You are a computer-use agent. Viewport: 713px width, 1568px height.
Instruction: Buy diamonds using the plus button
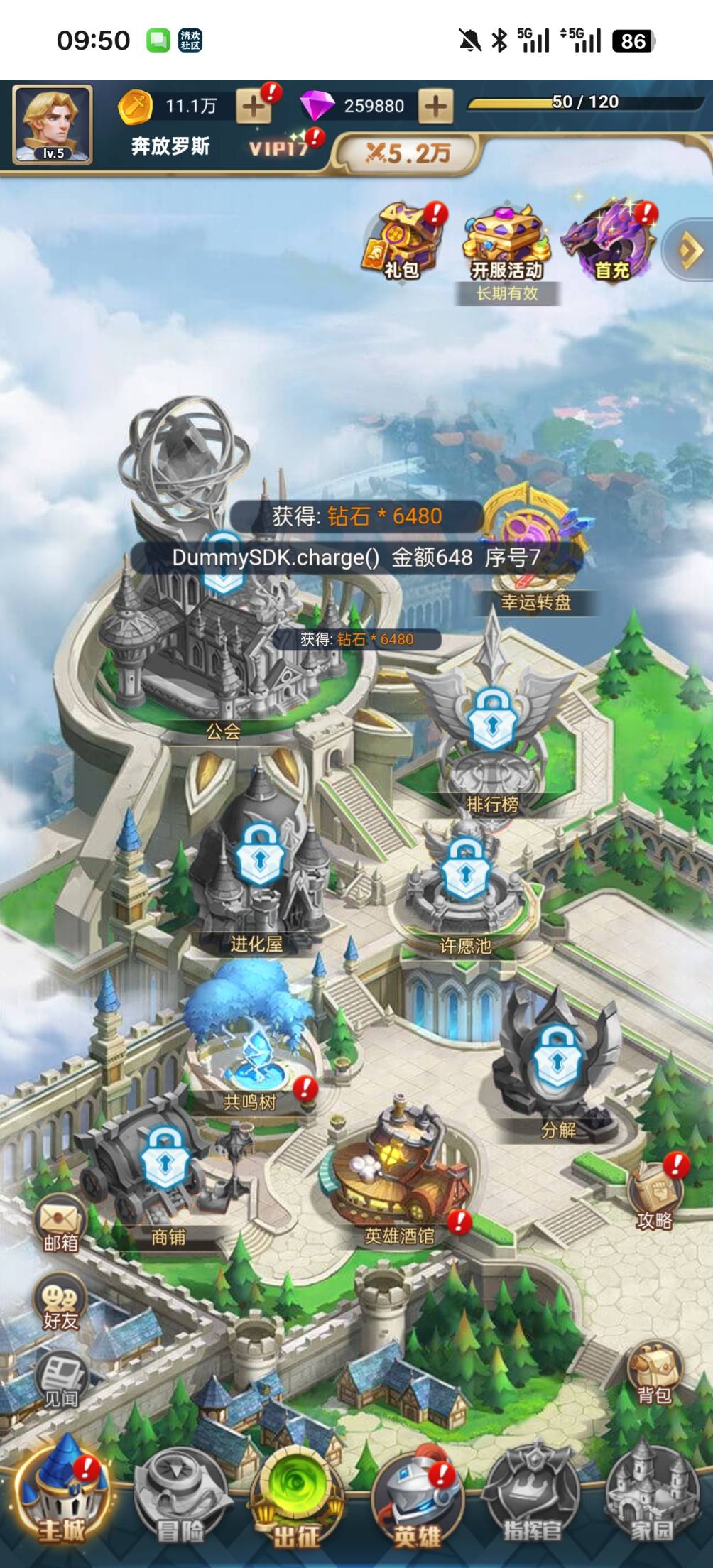(x=435, y=107)
